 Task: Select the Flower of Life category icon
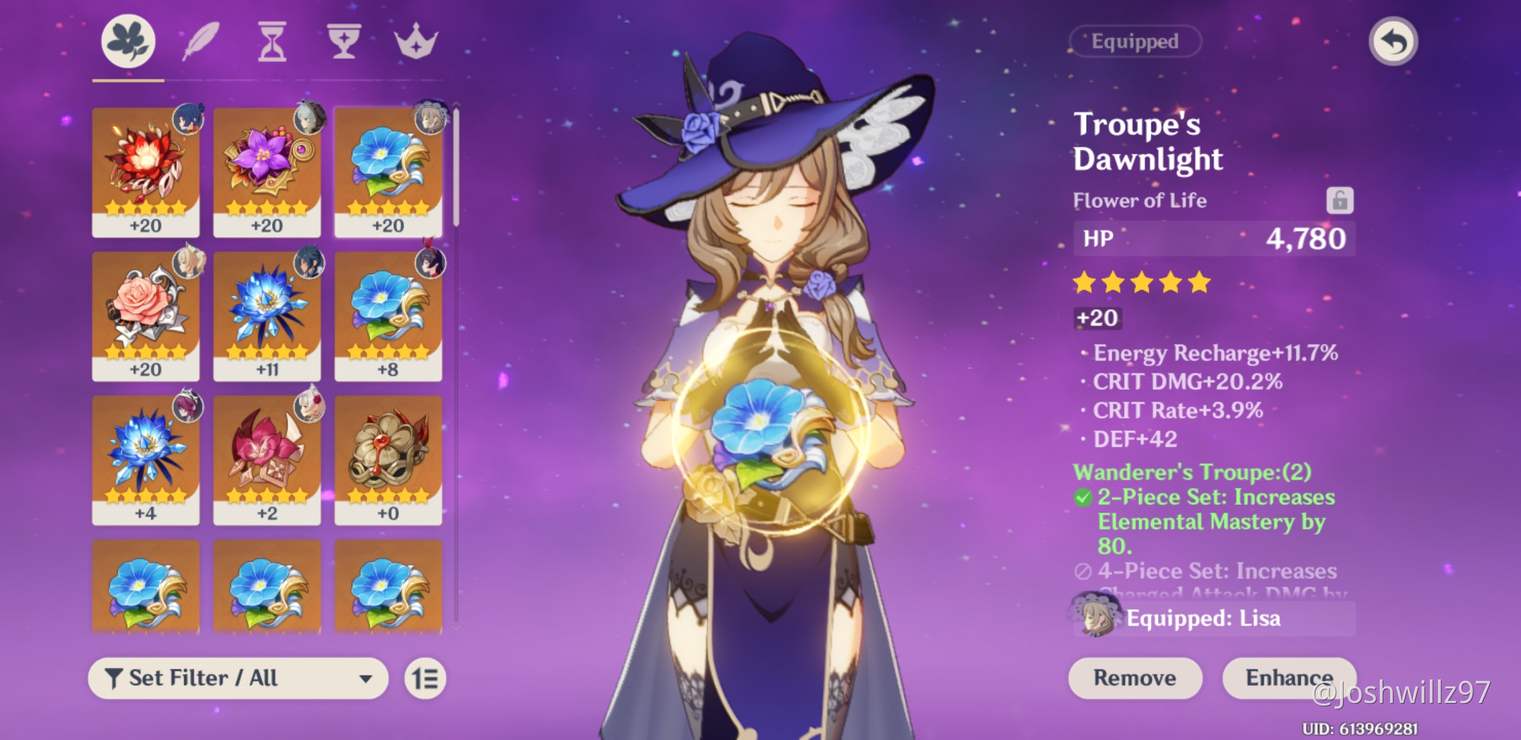click(126, 41)
